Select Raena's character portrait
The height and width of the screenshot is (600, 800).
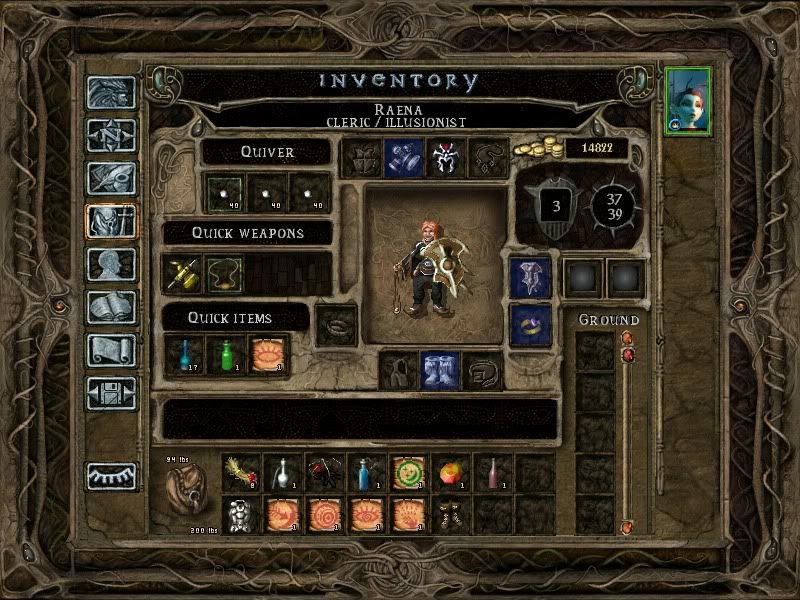[x=690, y=102]
